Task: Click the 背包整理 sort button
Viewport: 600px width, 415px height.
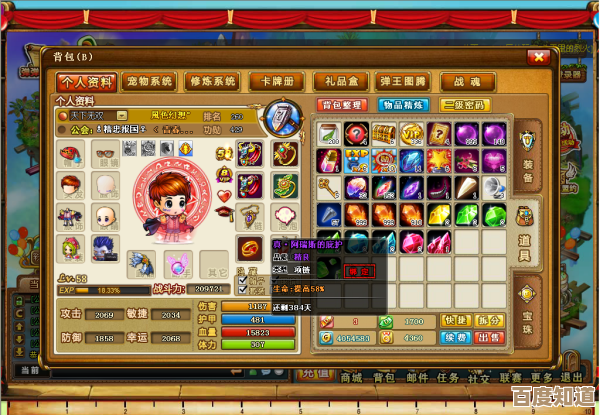Action: (340, 105)
